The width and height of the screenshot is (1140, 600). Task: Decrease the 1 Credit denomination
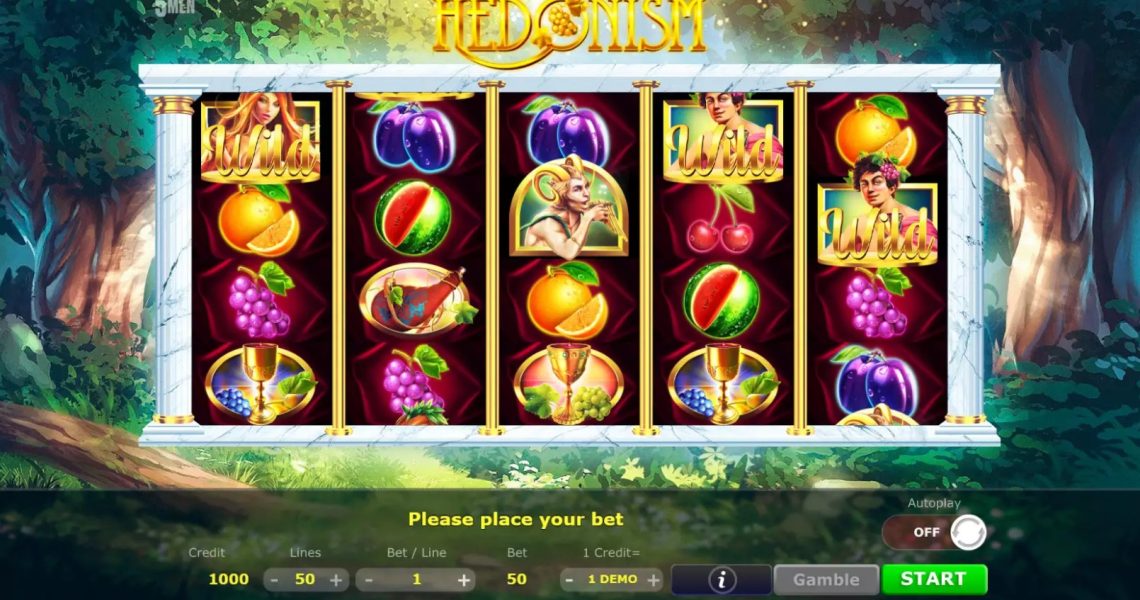pyautogui.click(x=569, y=579)
